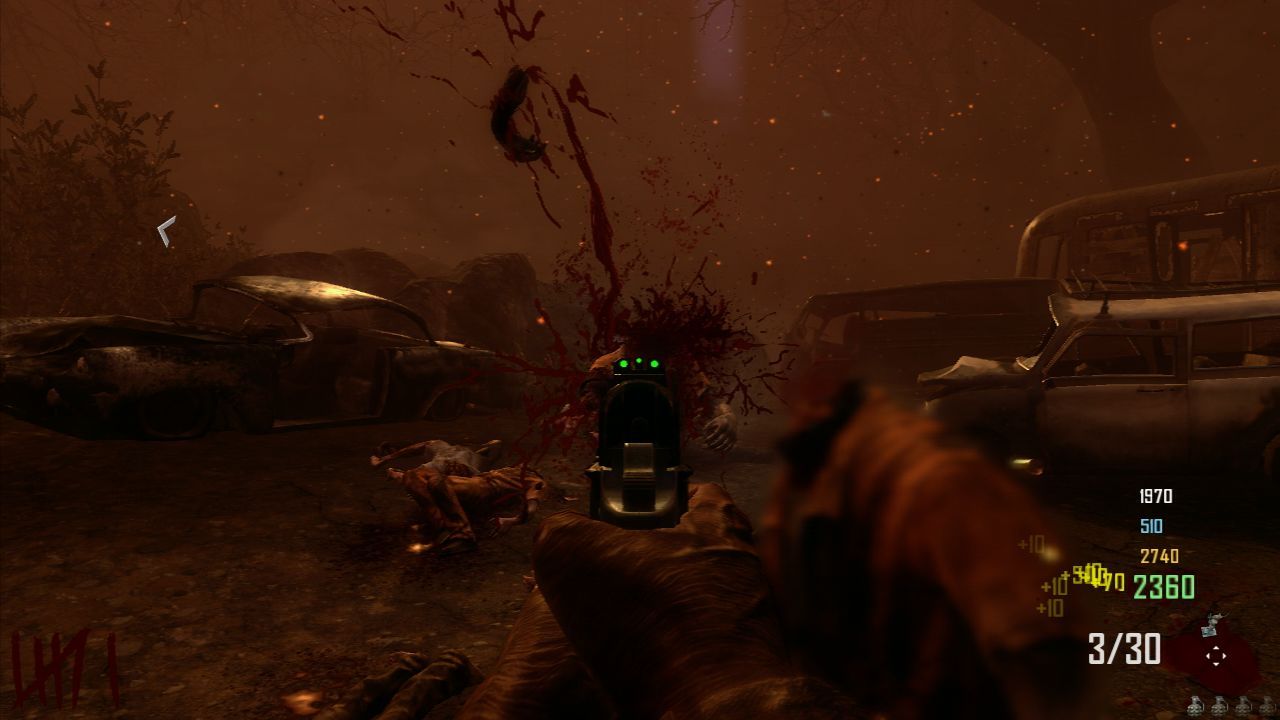Click the white chevron waypoint marker
Screen dimensions: 1280x720
tap(166, 232)
